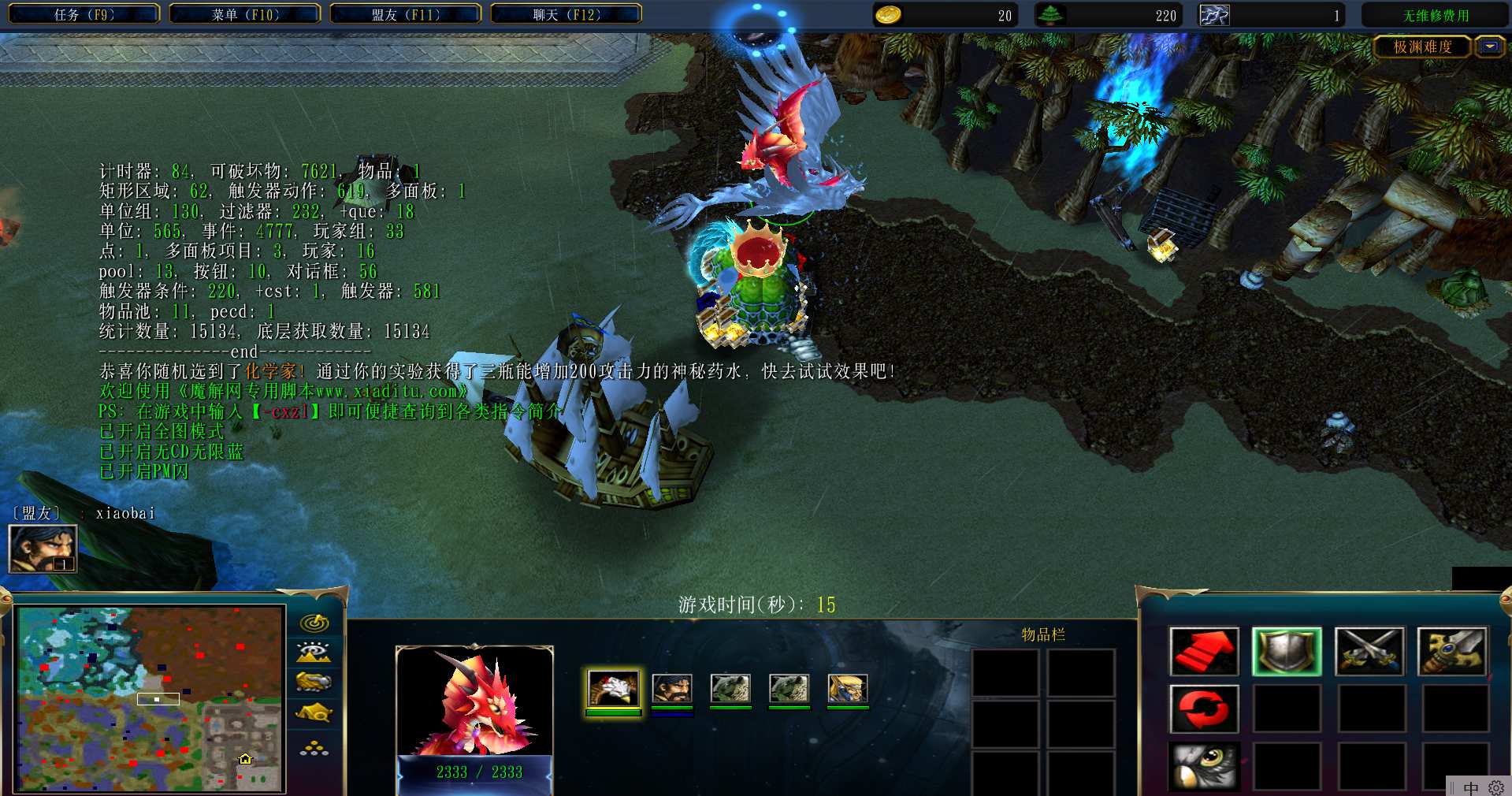The width and height of the screenshot is (1512, 796).
Task: Click the 极渊难度 difficulty button
Action: pyautogui.click(x=1422, y=47)
